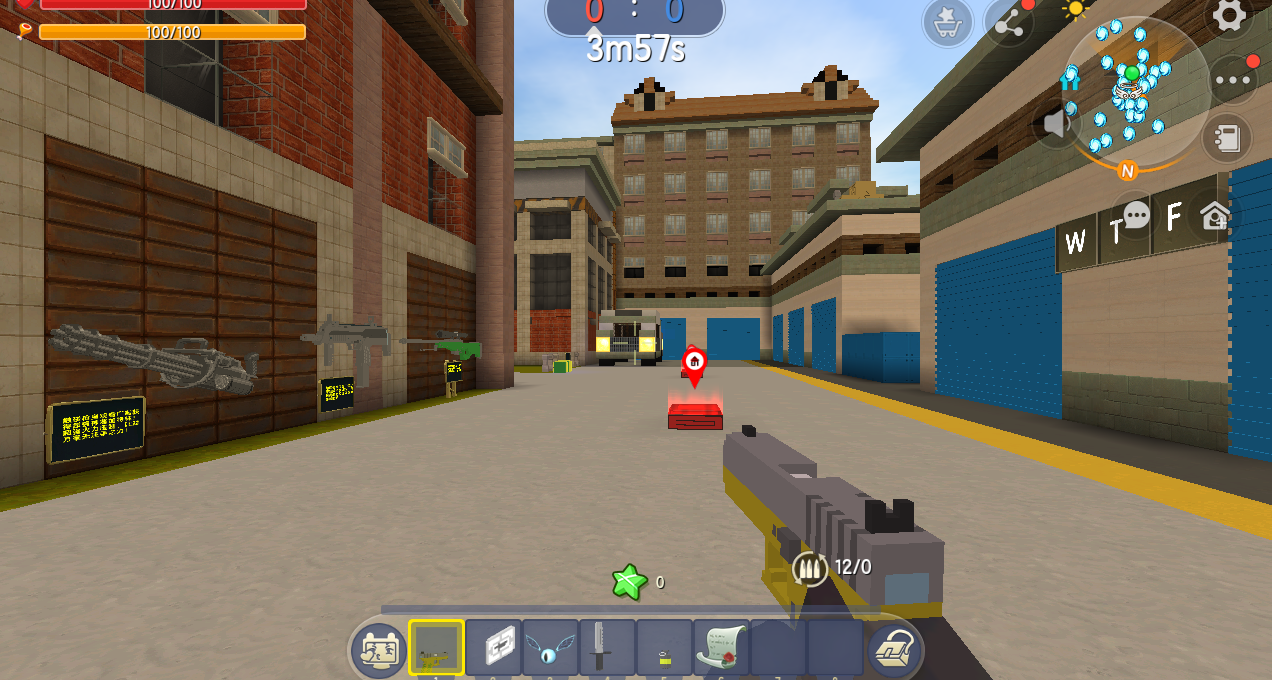This screenshot has height=680, width=1272.
Task: Equip the combat knife slot
Action: point(608,648)
